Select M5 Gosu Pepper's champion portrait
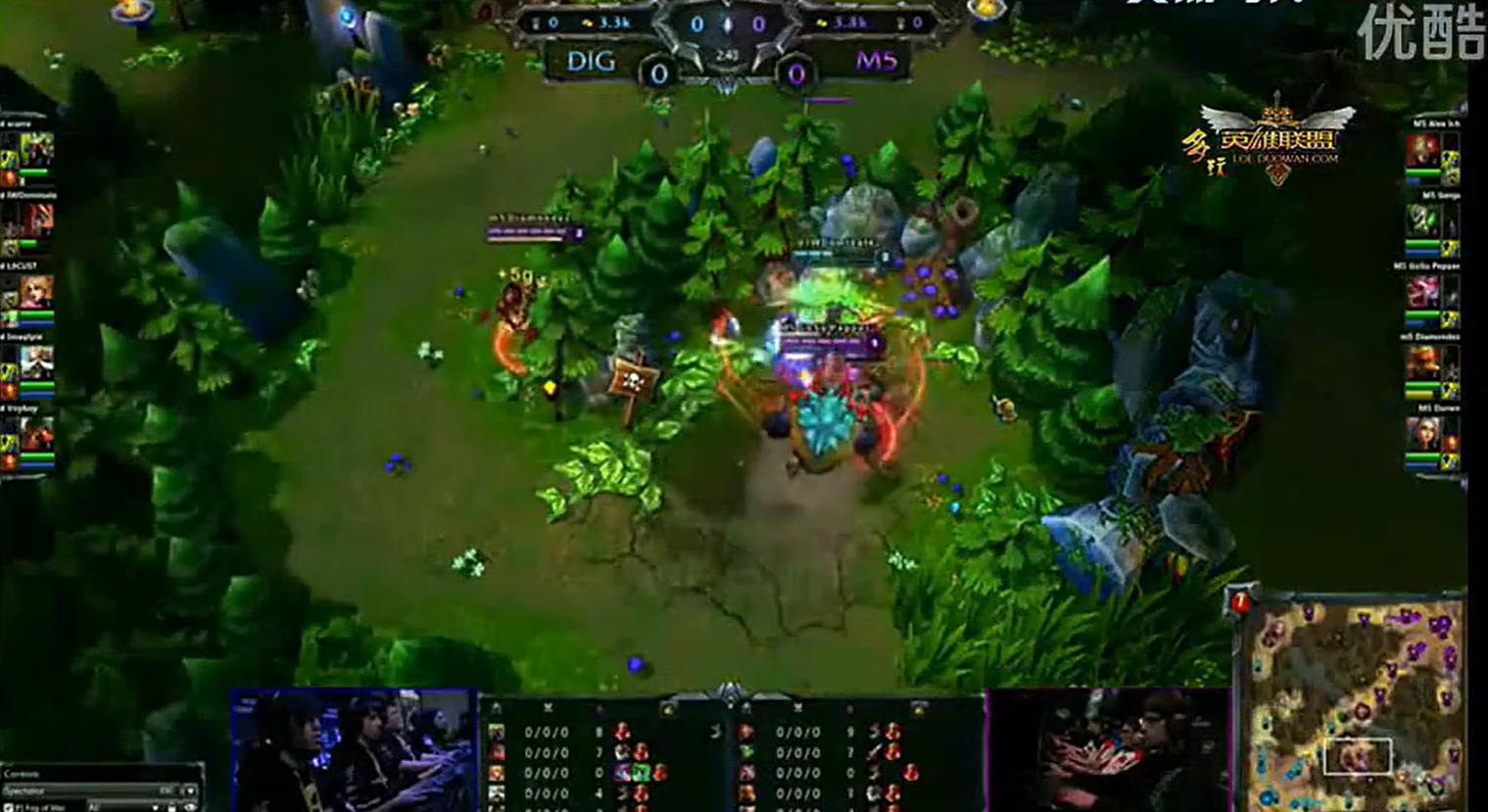Image resolution: width=1488 pixels, height=812 pixels. coord(1422,293)
